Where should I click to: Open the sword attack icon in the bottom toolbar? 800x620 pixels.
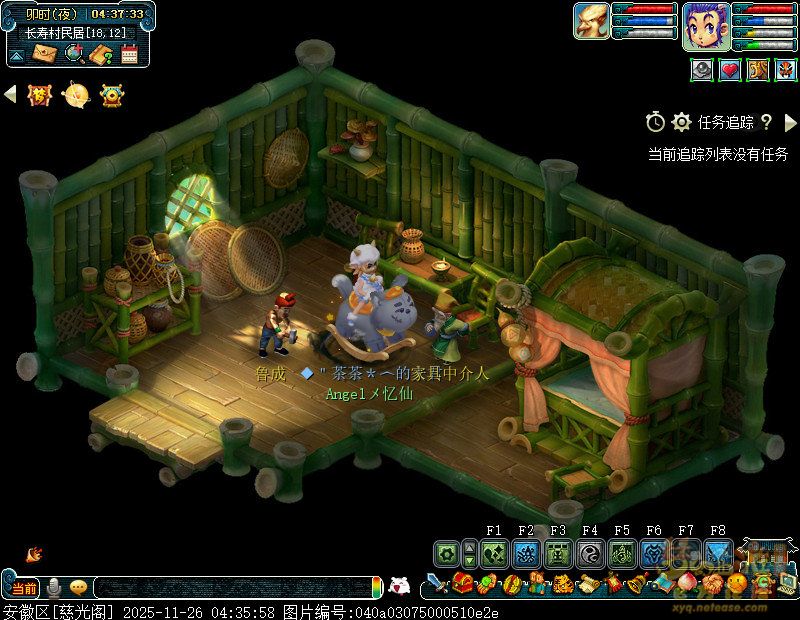click(436, 584)
